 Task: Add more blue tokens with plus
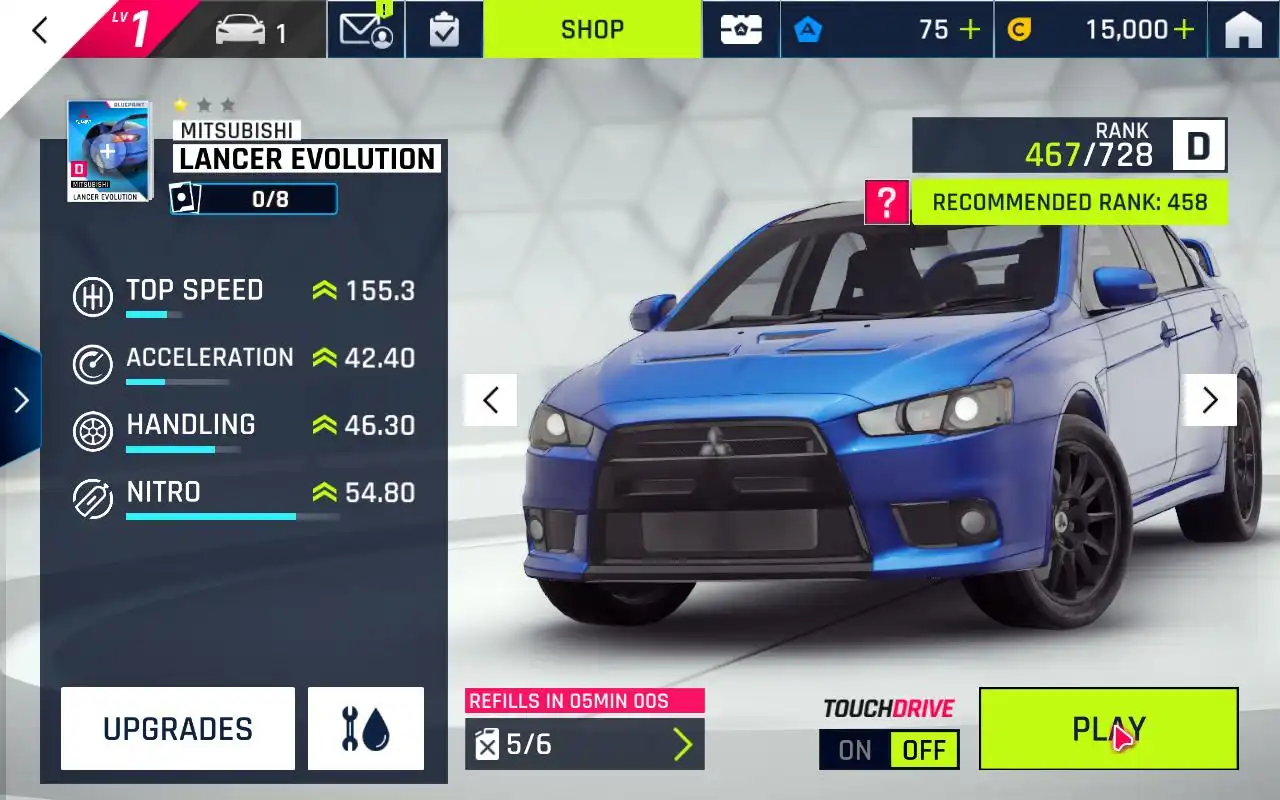(x=969, y=30)
